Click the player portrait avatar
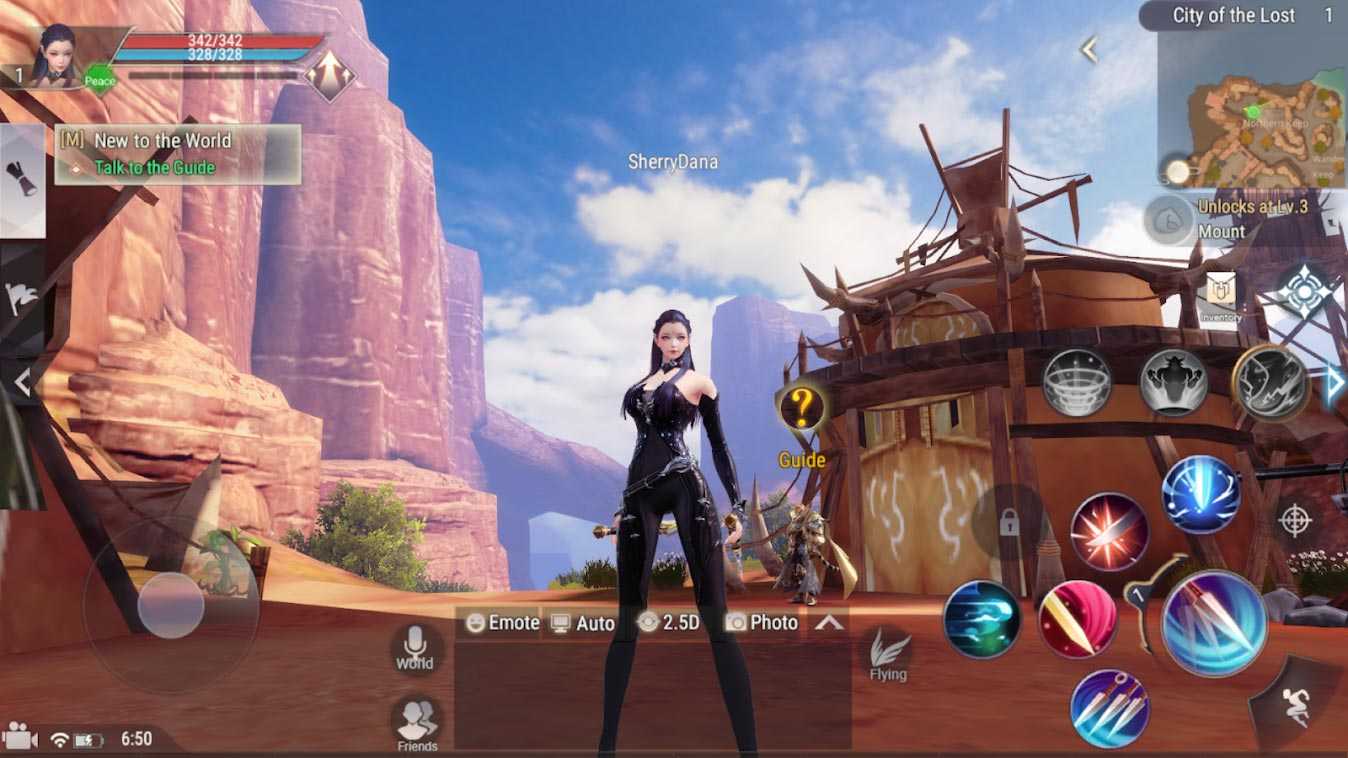1348x758 pixels. point(57,57)
